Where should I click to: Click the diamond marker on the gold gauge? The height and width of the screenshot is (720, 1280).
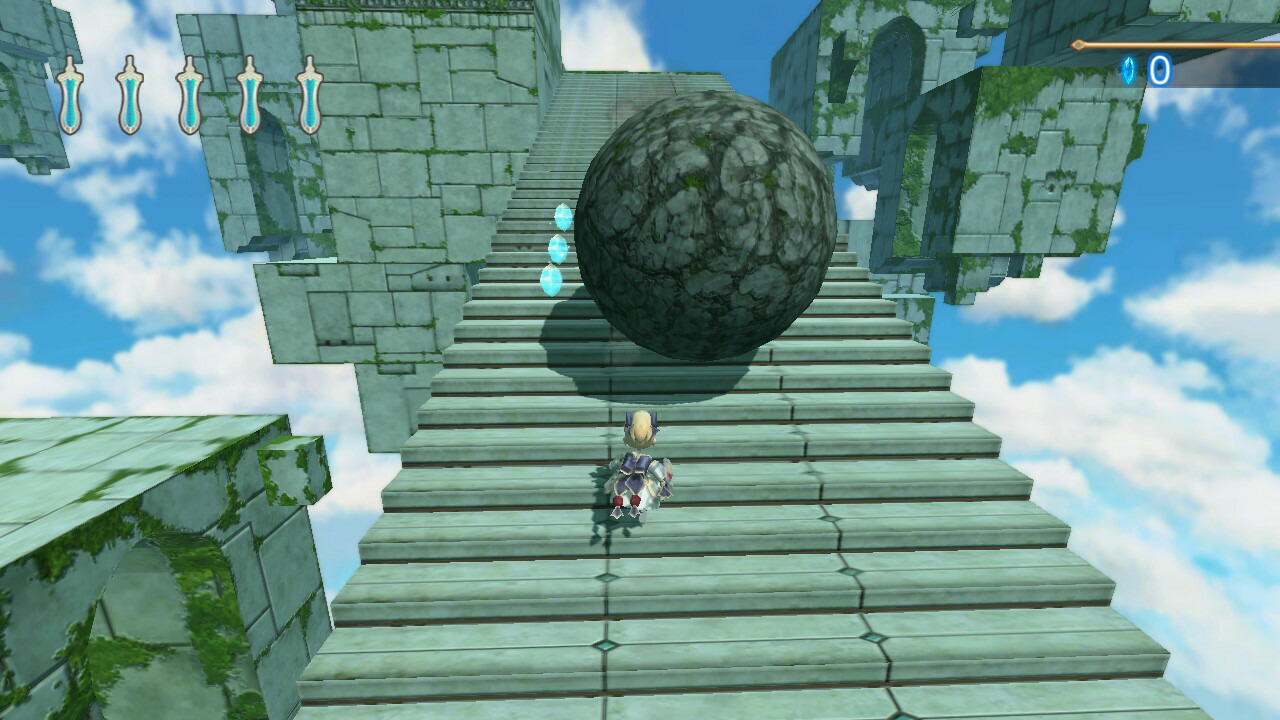click(1078, 43)
